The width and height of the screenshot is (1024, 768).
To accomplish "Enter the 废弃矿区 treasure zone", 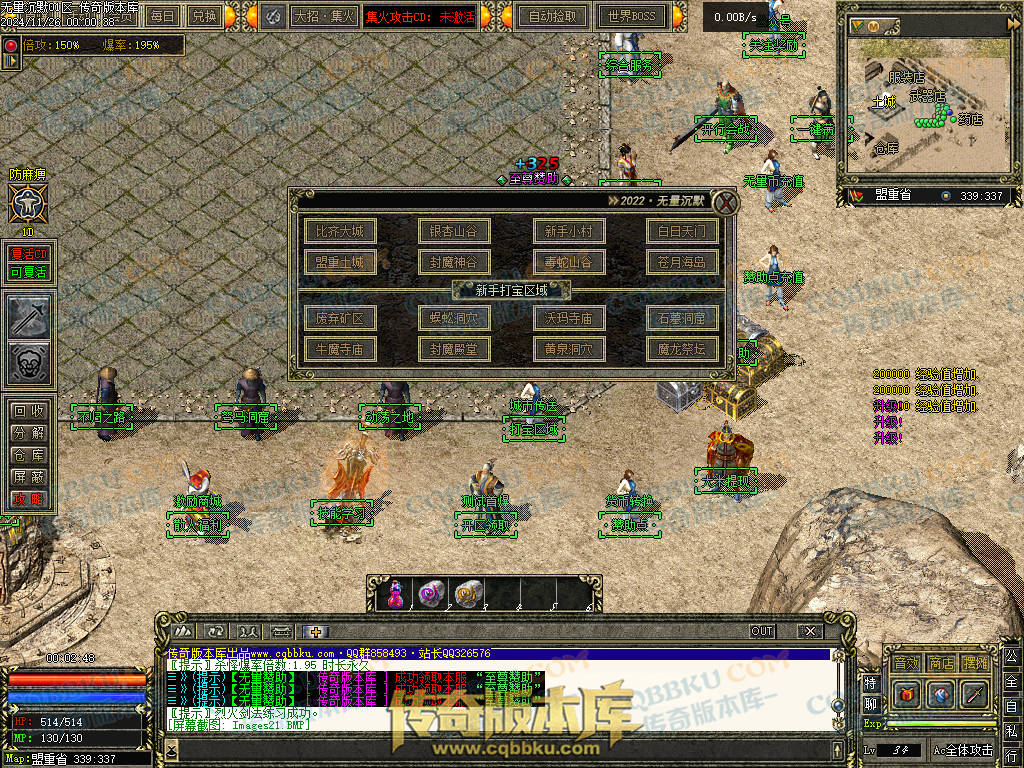I will pyautogui.click(x=340, y=319).
